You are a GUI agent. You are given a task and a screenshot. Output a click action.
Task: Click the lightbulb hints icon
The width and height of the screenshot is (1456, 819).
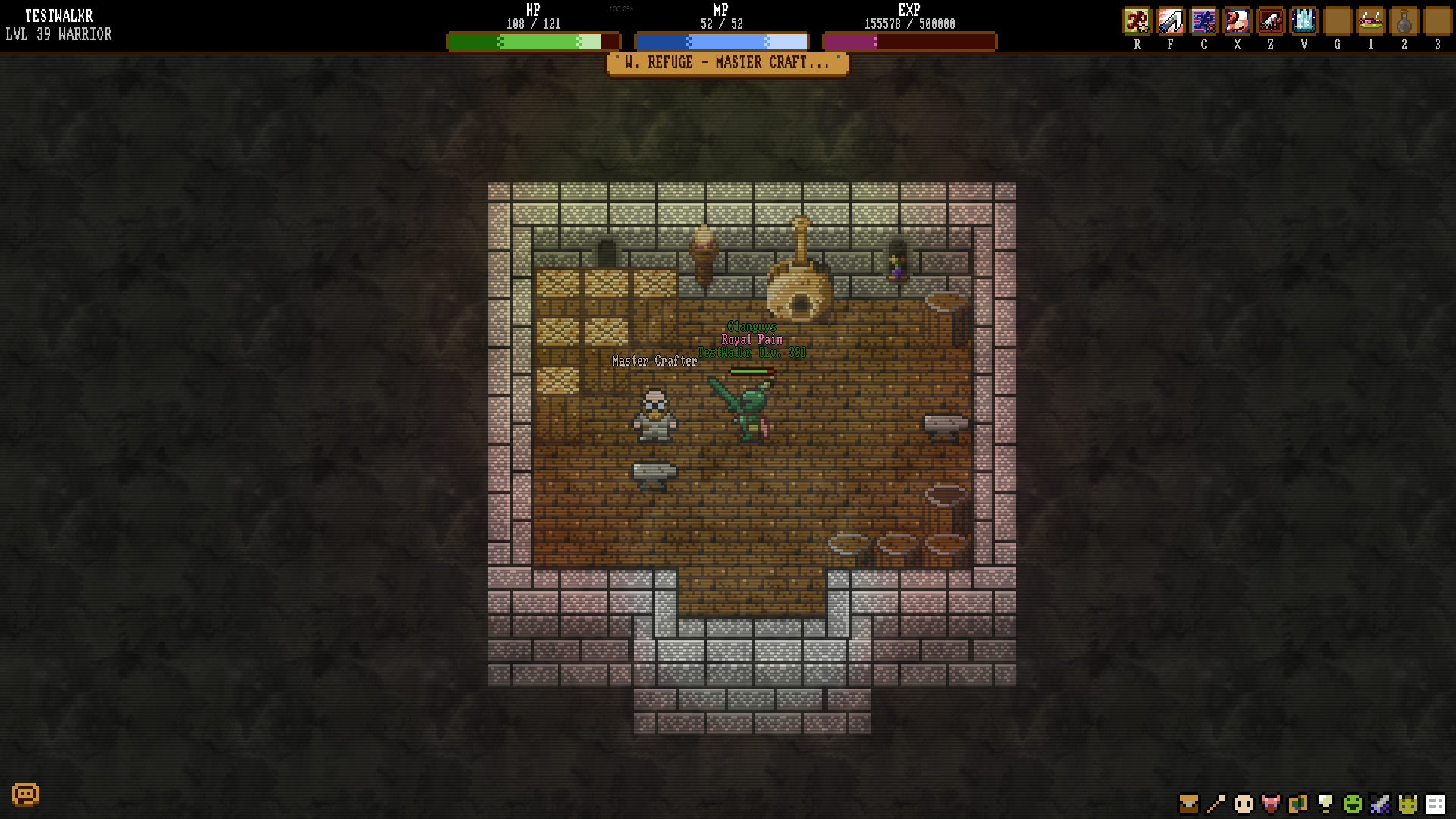coord(1326,803)
